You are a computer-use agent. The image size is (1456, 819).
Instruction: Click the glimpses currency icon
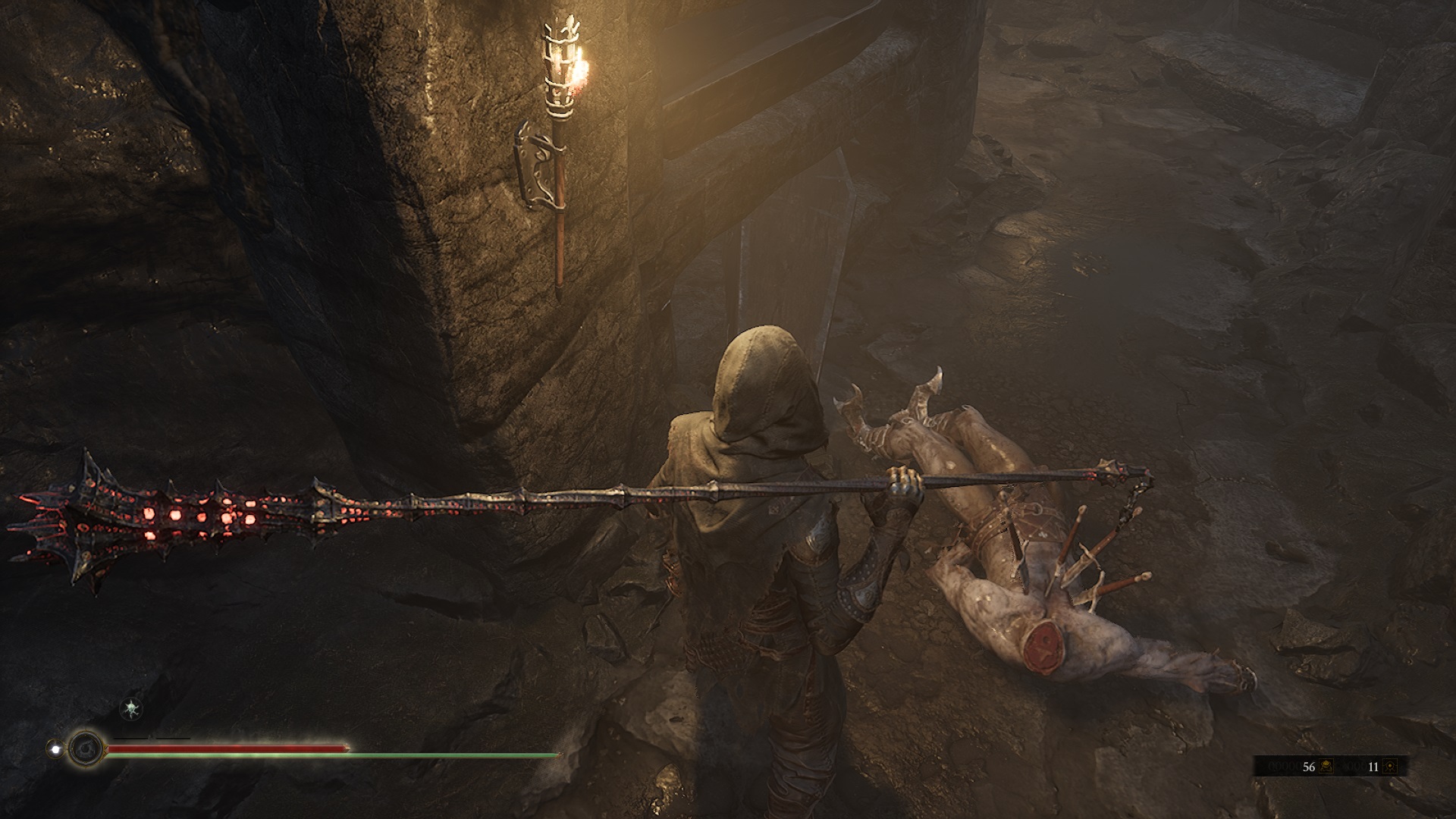pyautogui.click(x=1389, y=767)
